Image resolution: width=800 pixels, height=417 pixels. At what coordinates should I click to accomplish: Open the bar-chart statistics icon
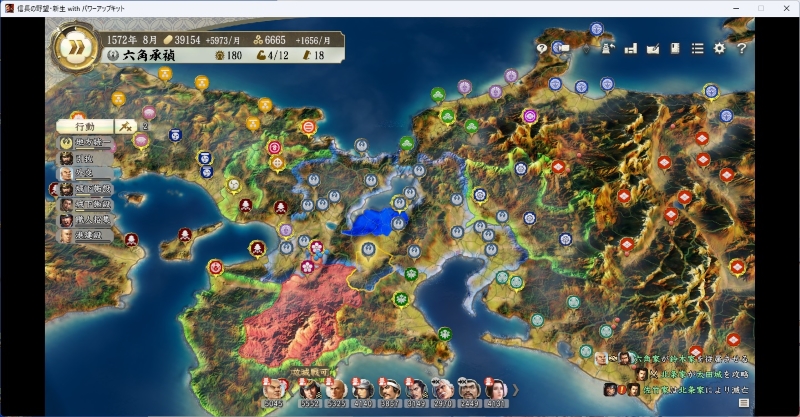(x=631, y=48)
